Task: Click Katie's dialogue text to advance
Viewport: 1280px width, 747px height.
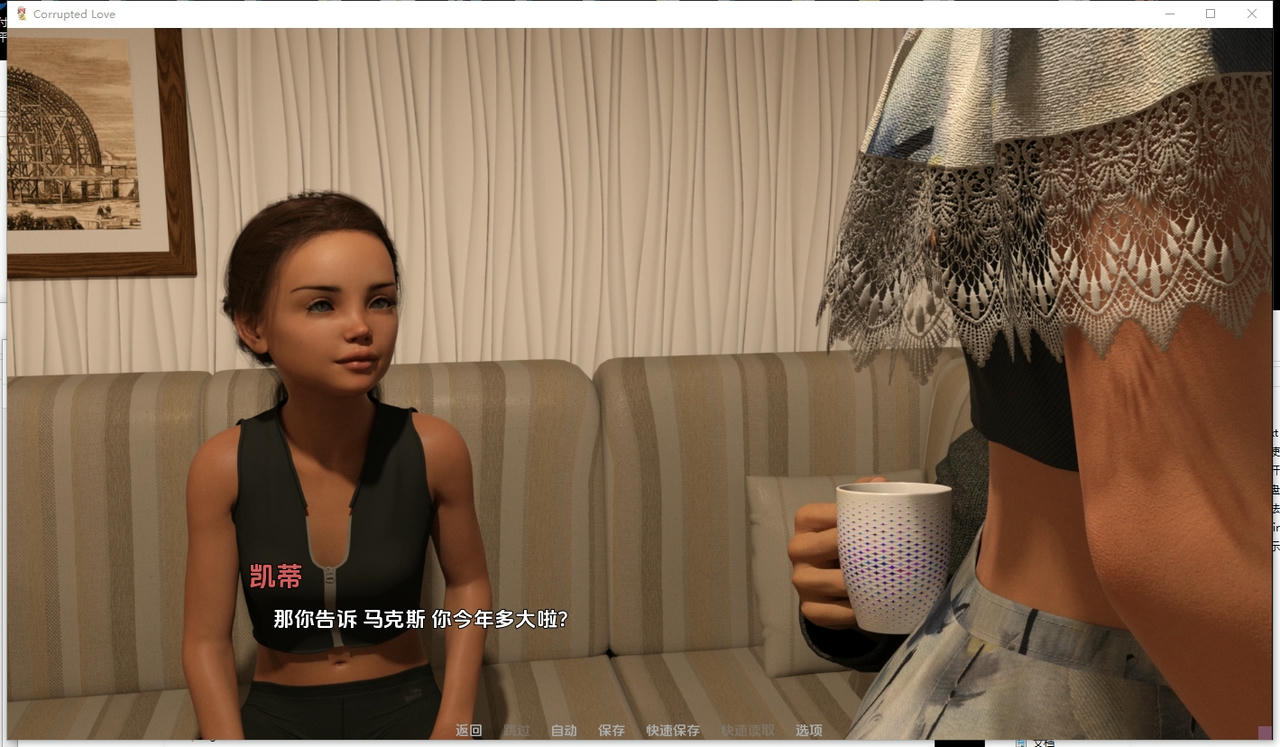Action: (x=418, y=619)
